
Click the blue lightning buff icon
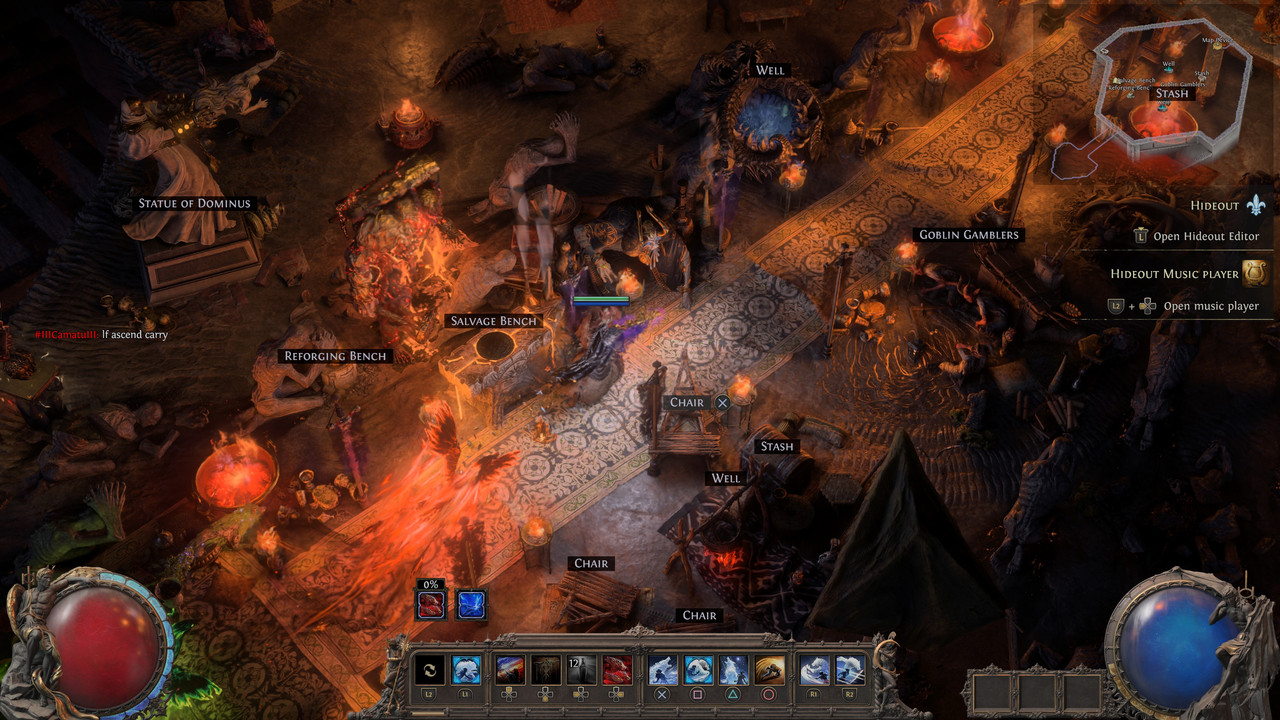click(x=472, y=604)
